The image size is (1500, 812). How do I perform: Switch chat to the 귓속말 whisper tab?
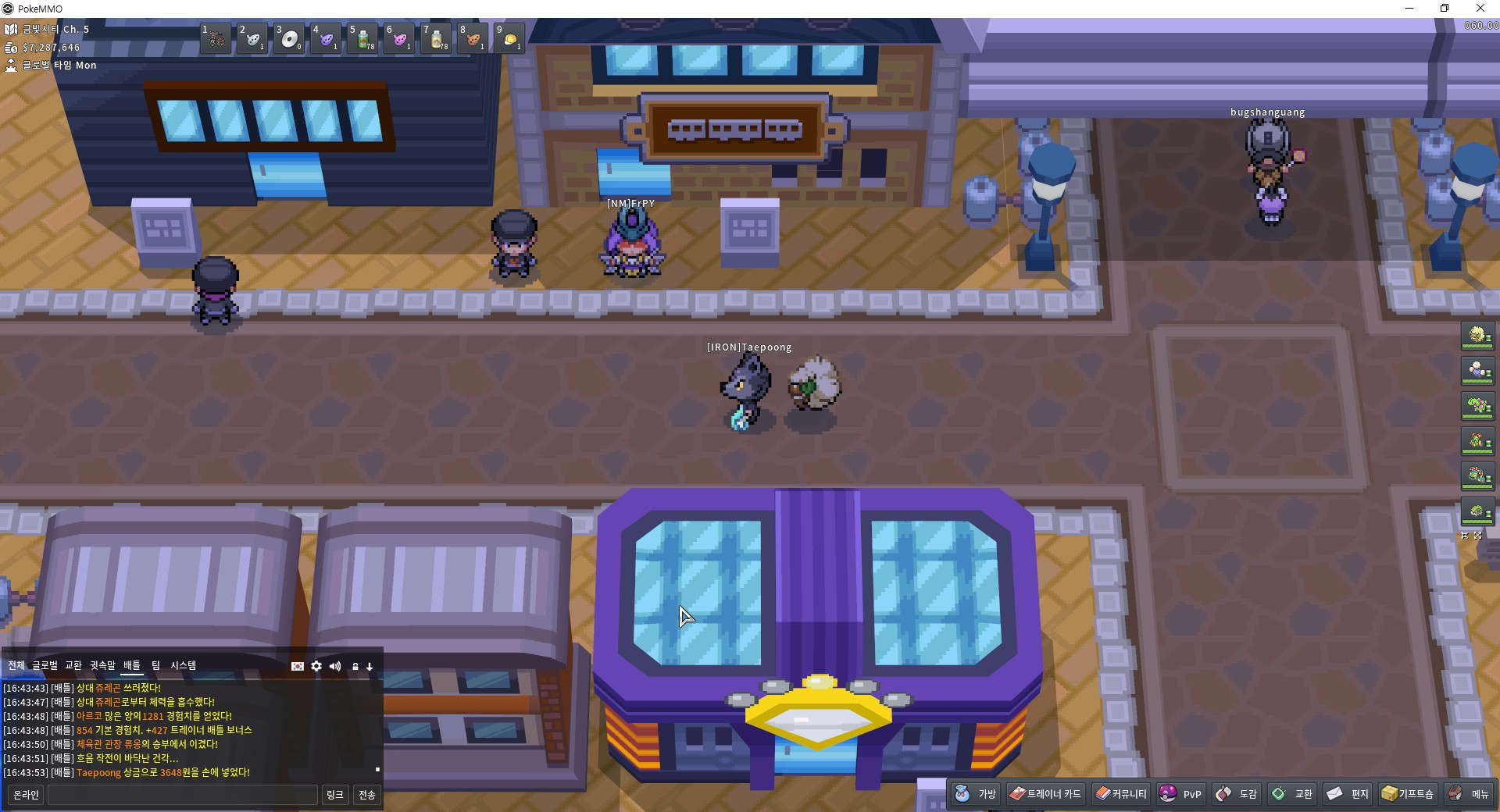(x=102, y=665)
